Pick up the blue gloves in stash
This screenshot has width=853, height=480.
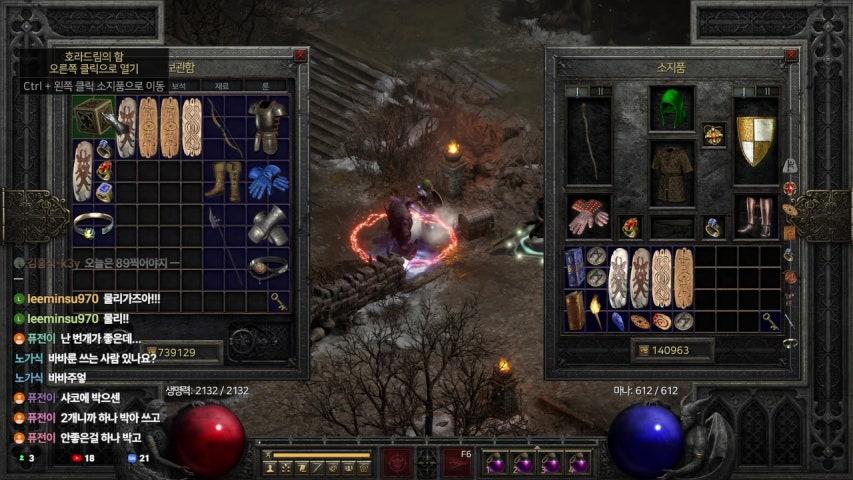click(x=267, y=180)
